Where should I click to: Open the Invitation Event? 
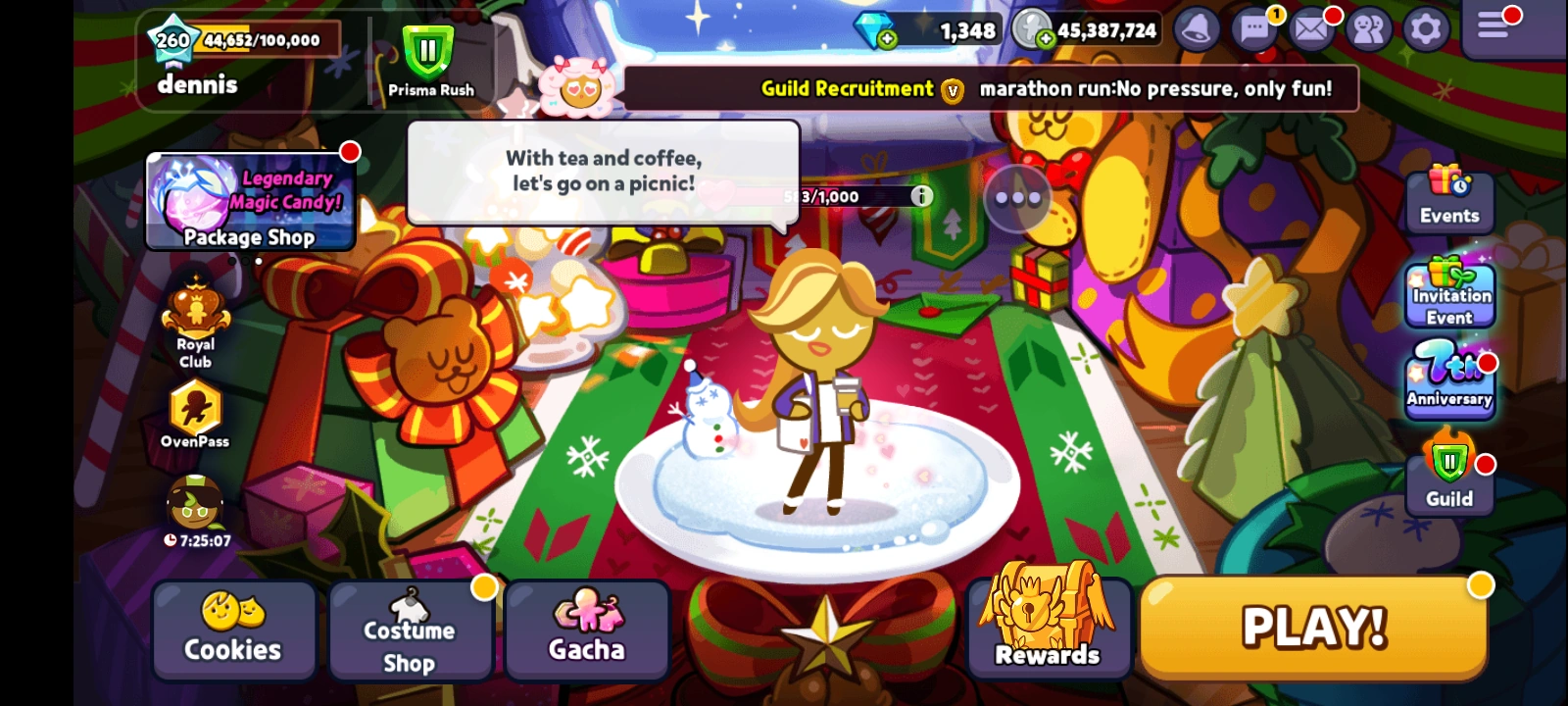(x=1448, y=293)
